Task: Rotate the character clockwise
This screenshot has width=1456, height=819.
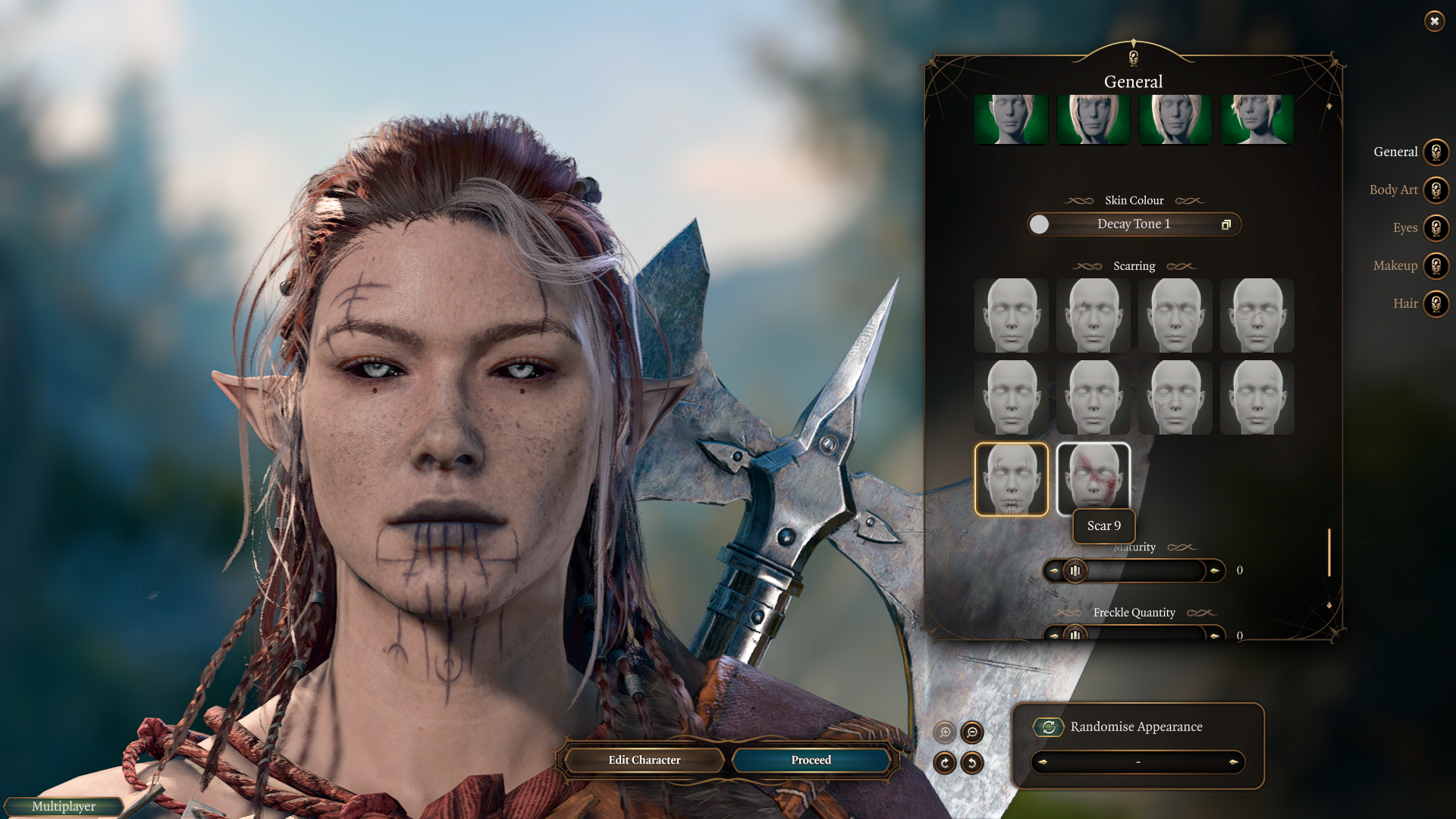Action: (945, 763)
